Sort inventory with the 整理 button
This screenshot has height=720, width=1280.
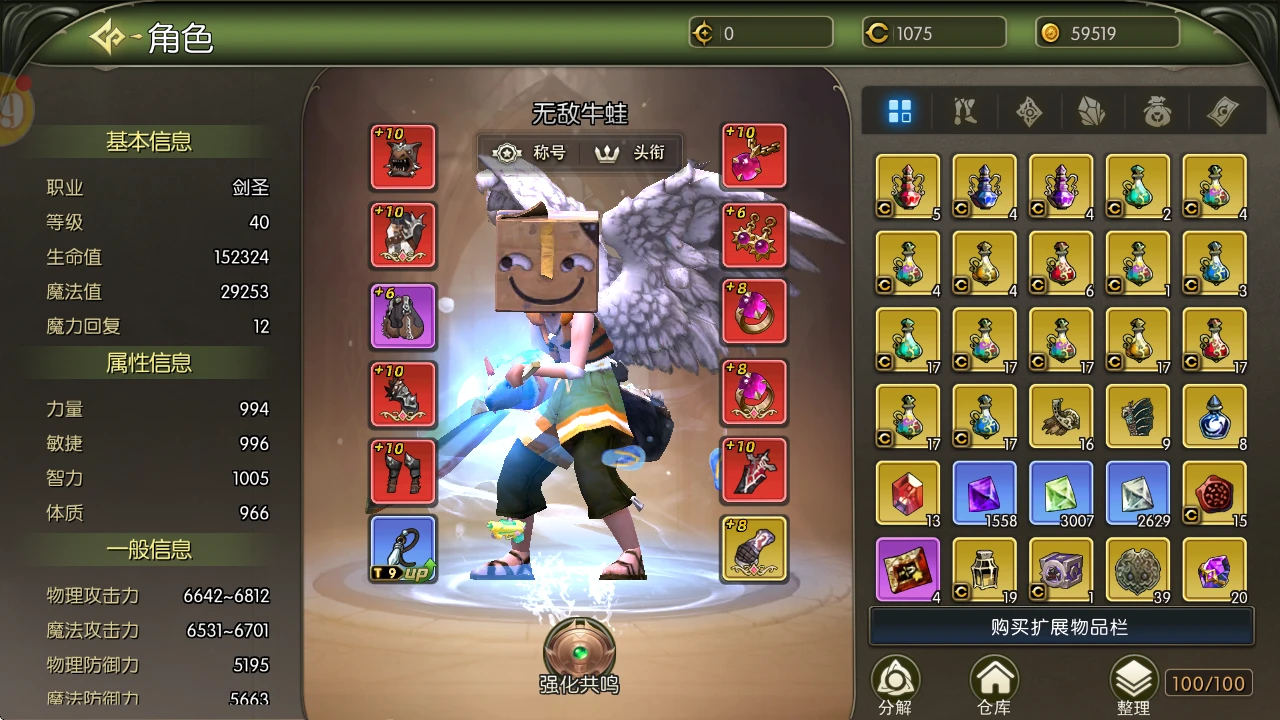1133,686
